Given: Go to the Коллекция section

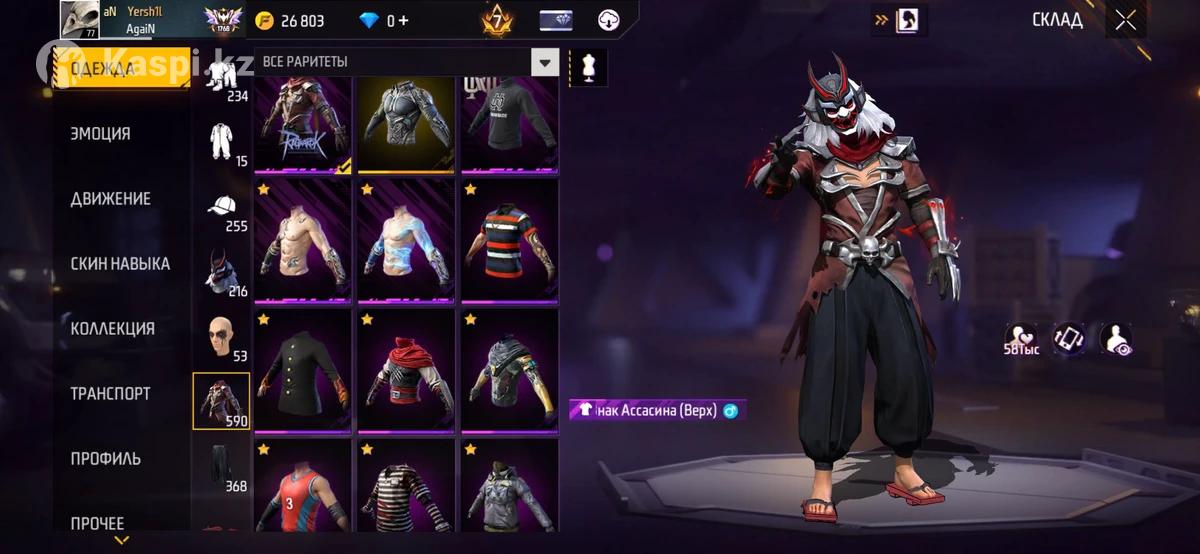Looking at the screenshot, I should click(x=112, y=329).
